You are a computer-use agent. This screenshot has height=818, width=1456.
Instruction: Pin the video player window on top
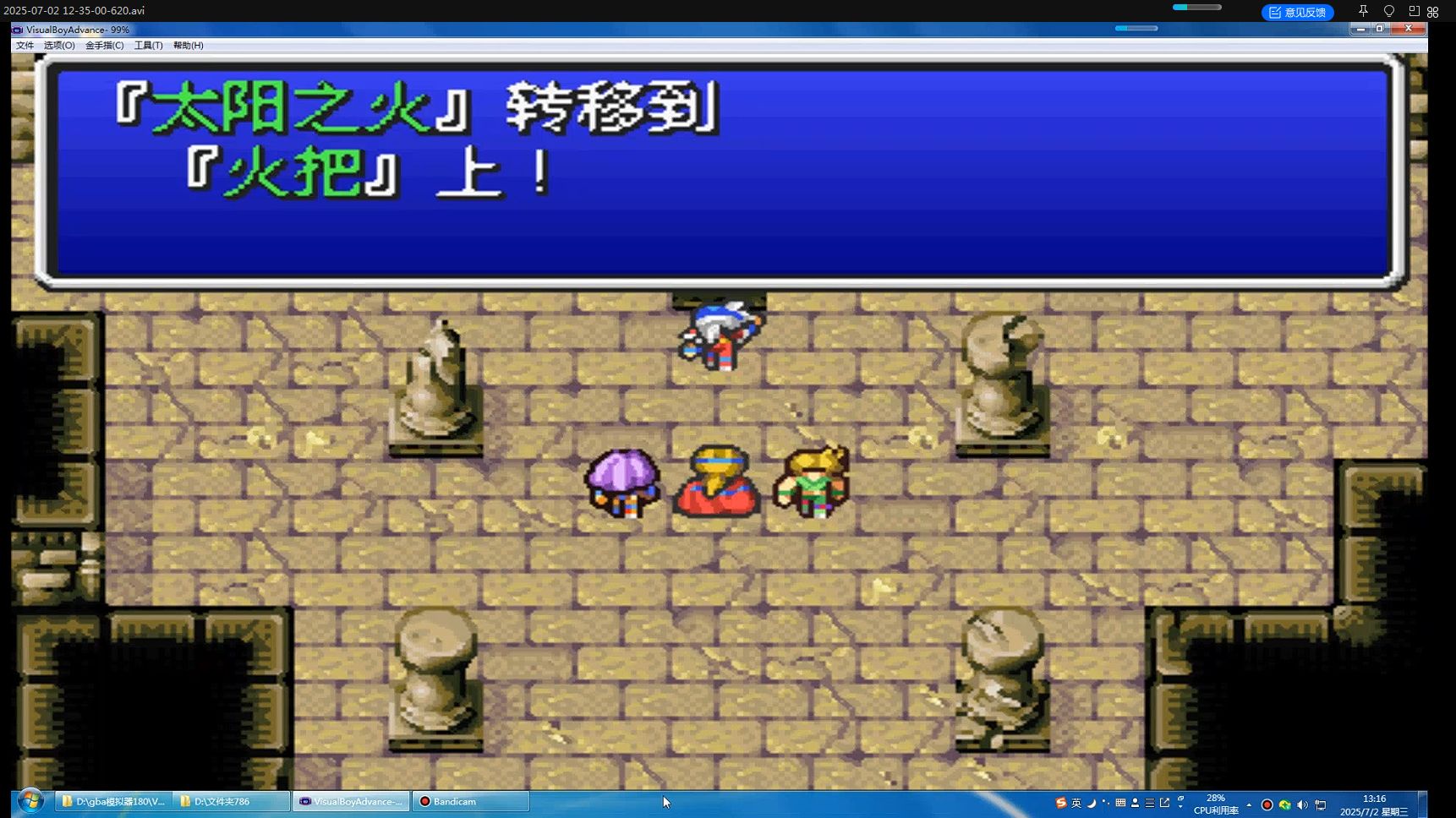click(x=1363, y=11)
